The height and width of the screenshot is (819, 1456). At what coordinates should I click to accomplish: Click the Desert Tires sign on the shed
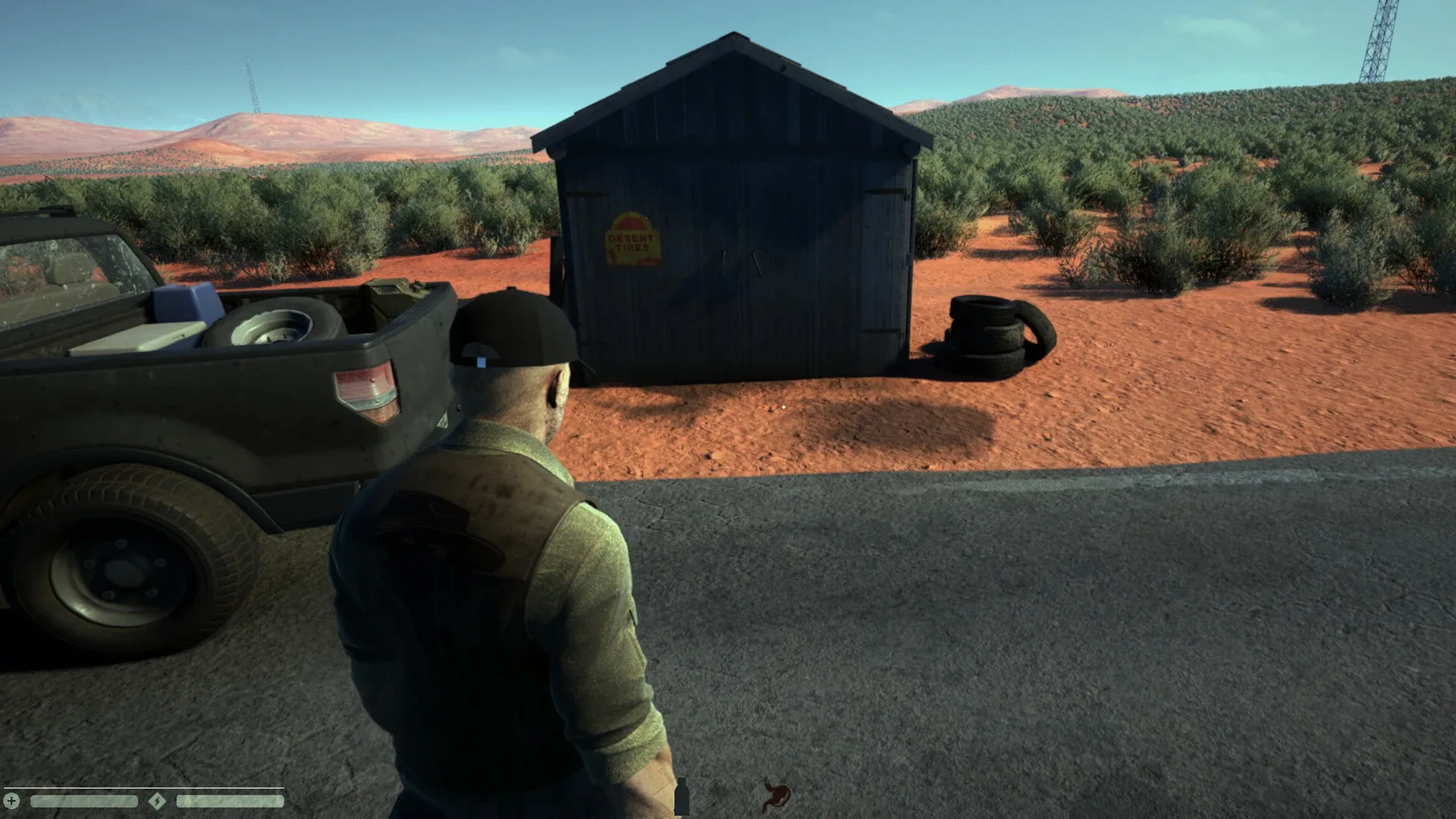point(633,239)
